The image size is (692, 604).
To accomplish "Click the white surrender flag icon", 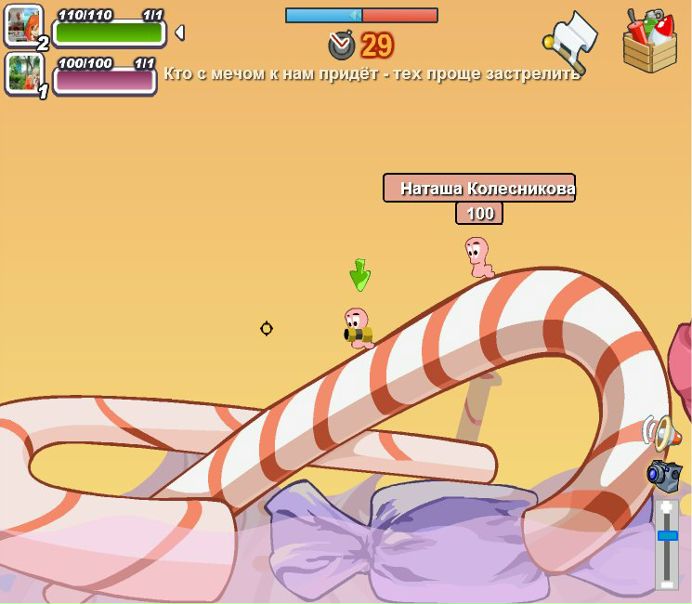I will point(571,39).
